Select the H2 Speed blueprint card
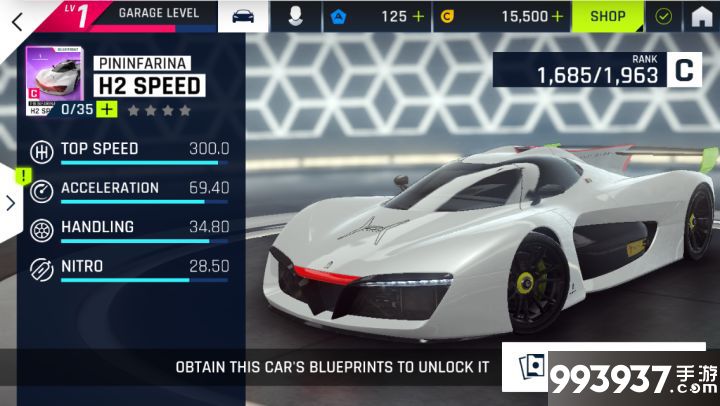Image resolution: width=720 pixels, height=406 pixels. (55, 80)
